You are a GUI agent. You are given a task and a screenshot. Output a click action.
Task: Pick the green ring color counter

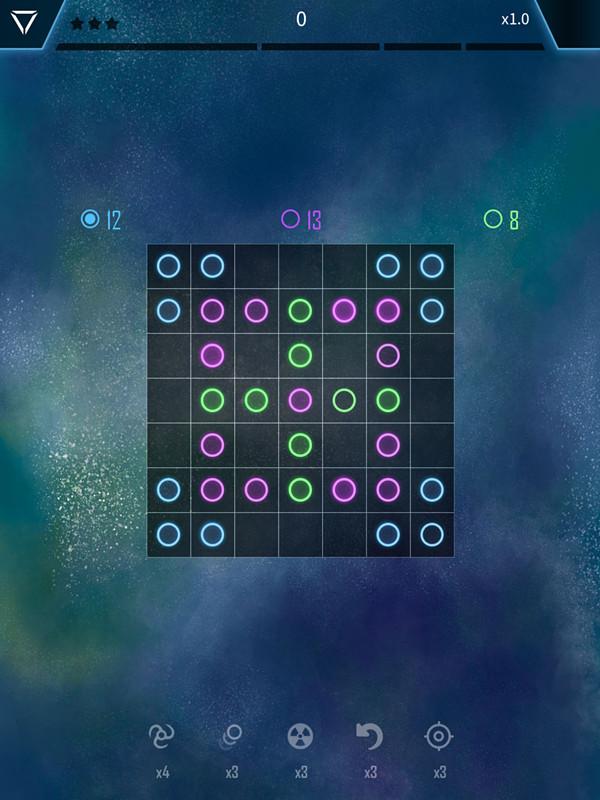point(501,219)
